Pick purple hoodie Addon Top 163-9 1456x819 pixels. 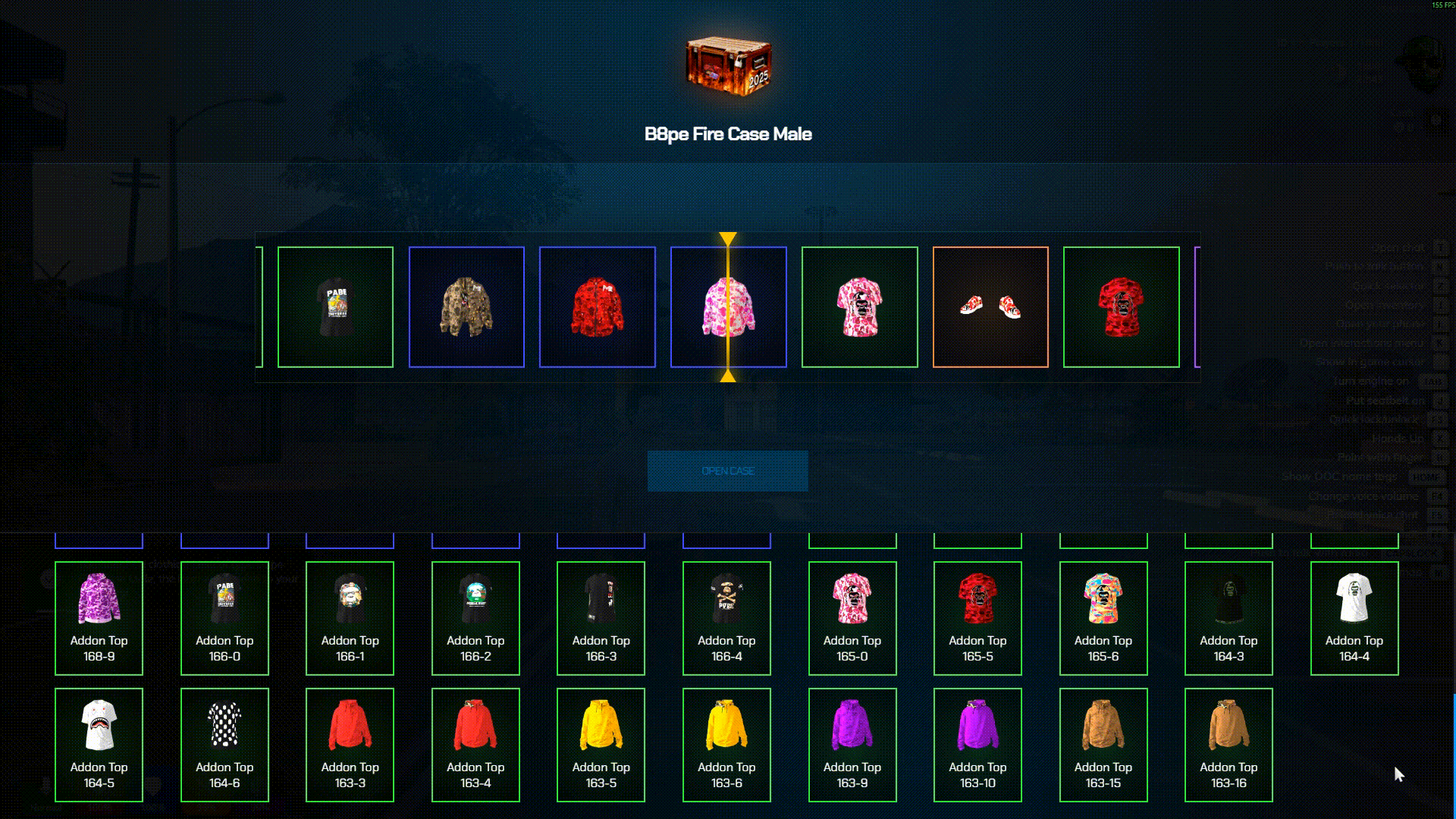852,745
